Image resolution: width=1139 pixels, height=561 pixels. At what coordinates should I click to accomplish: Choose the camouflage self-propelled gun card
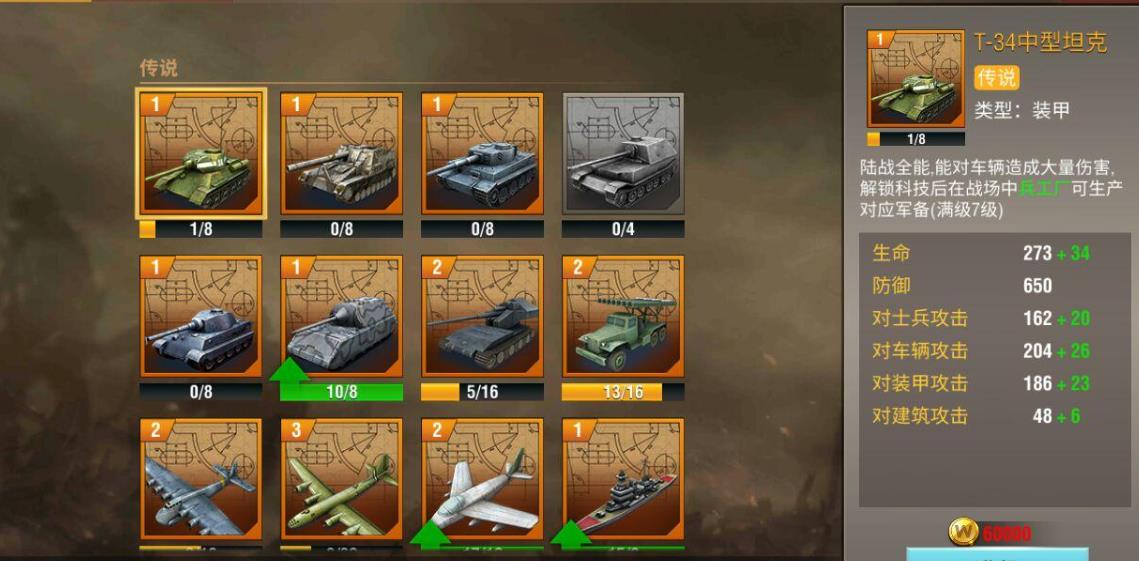[x=342, y=153]
